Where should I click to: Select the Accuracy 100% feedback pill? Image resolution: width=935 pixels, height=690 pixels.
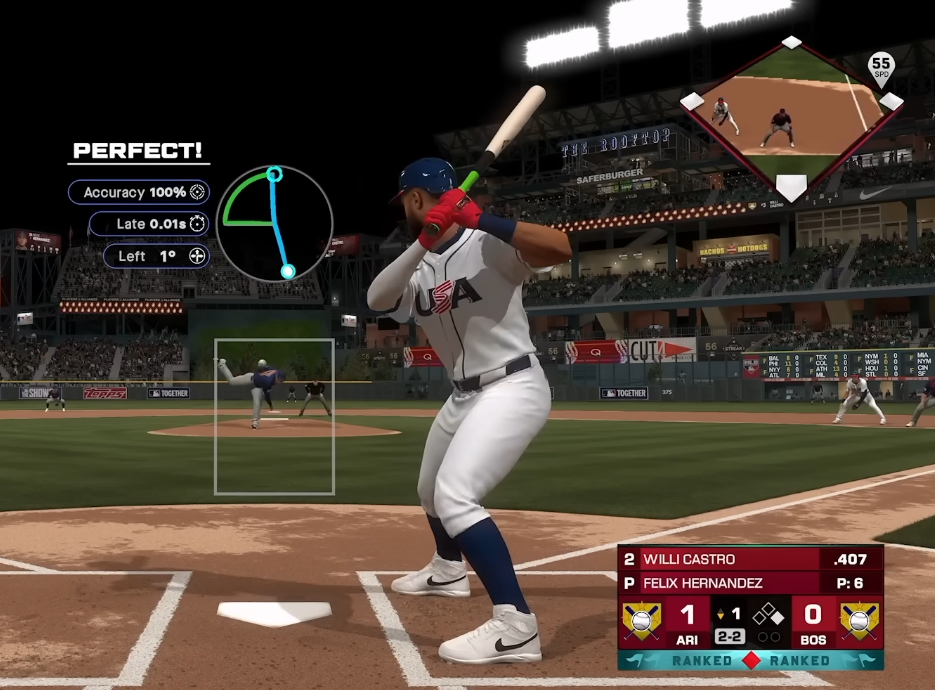pyautogui.click(x=139, y=192)
